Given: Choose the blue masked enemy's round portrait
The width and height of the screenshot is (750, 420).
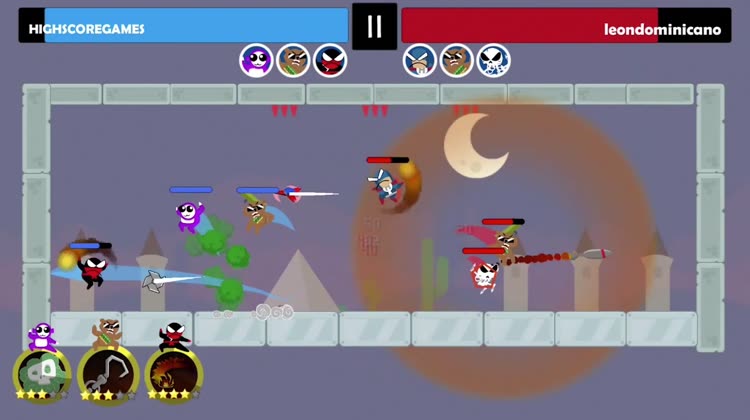Looking at the screenshot, I should pyautogui.click(x=420, y=61).
